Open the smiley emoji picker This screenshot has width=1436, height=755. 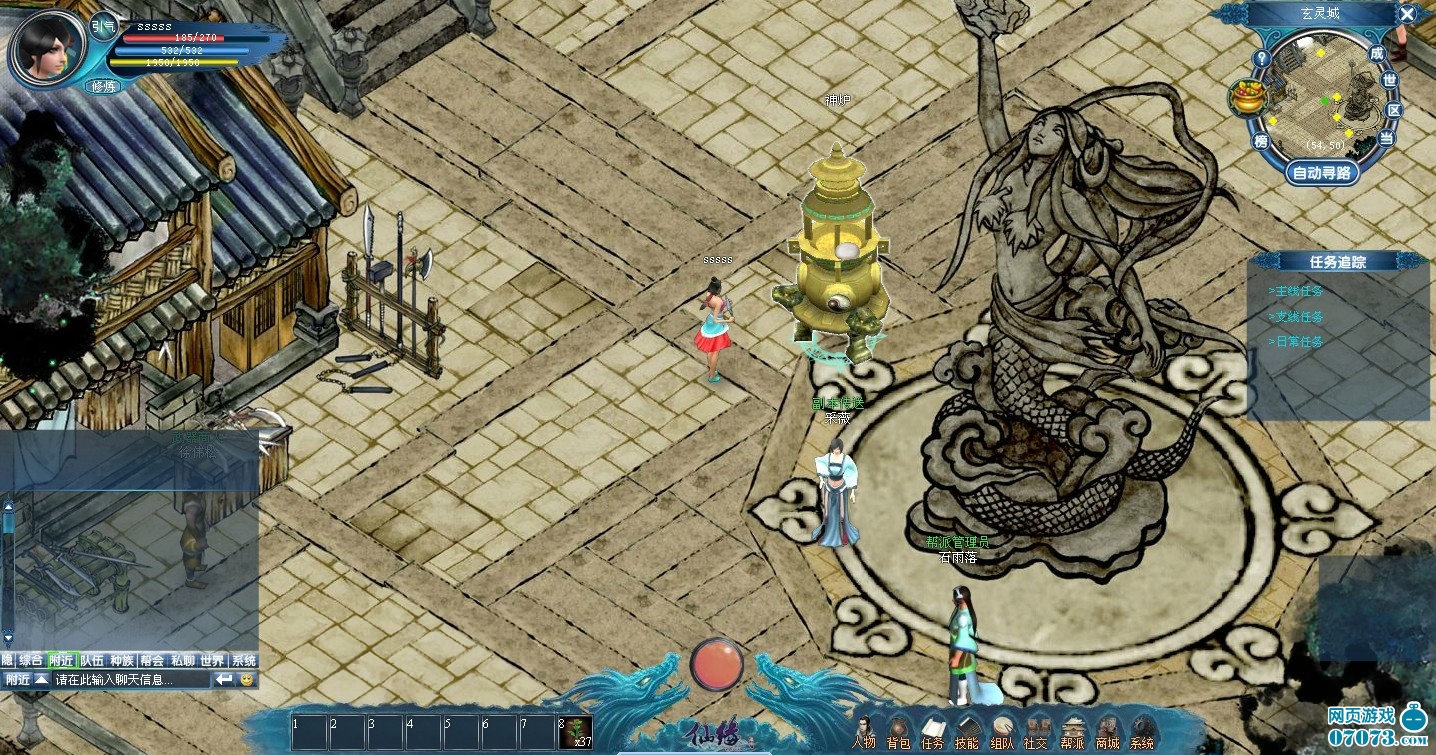[247, 680]
